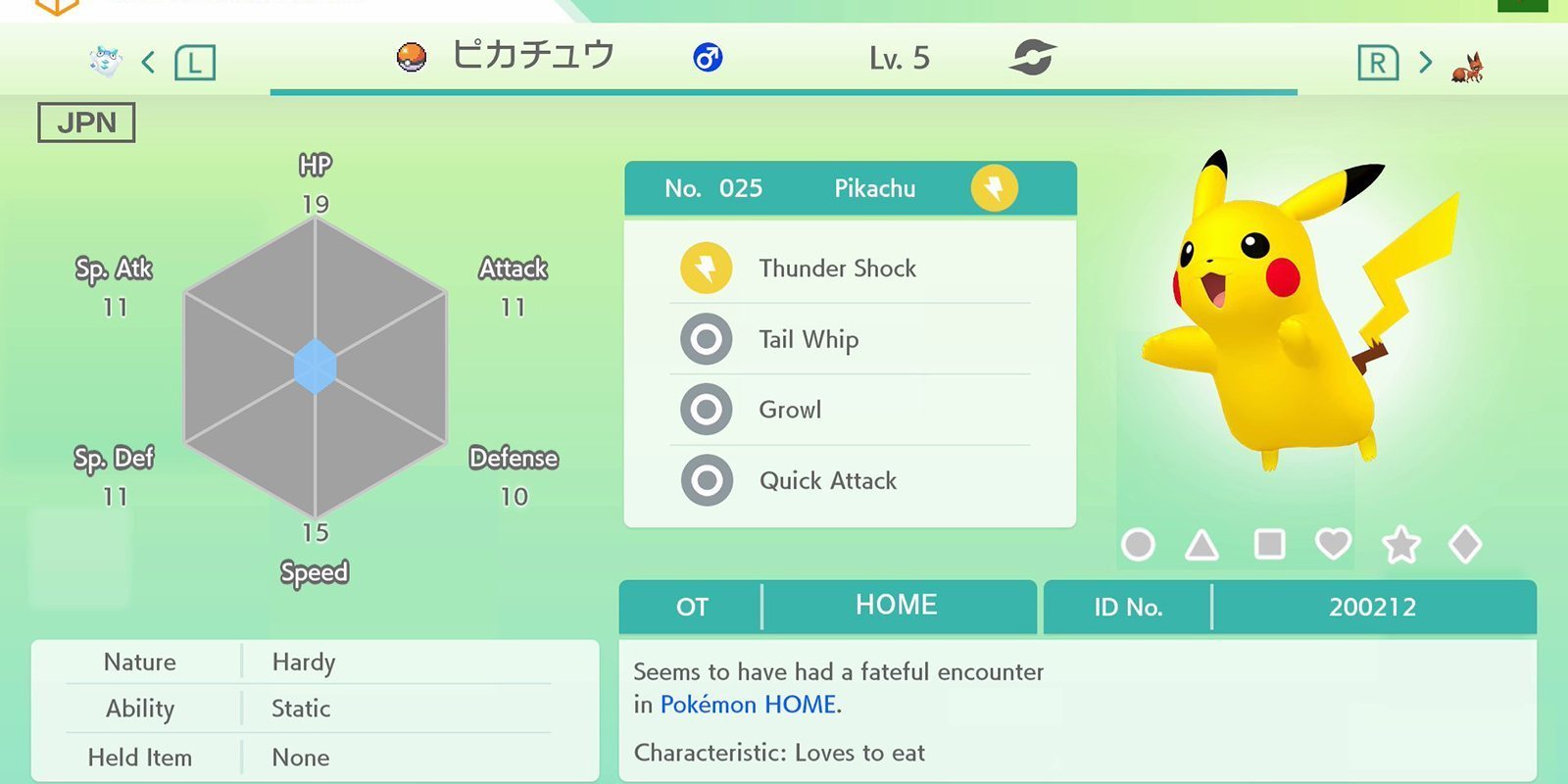Click the Normal type icon beside Growl
Screen dimensions: 1568x784
(705, 409)
